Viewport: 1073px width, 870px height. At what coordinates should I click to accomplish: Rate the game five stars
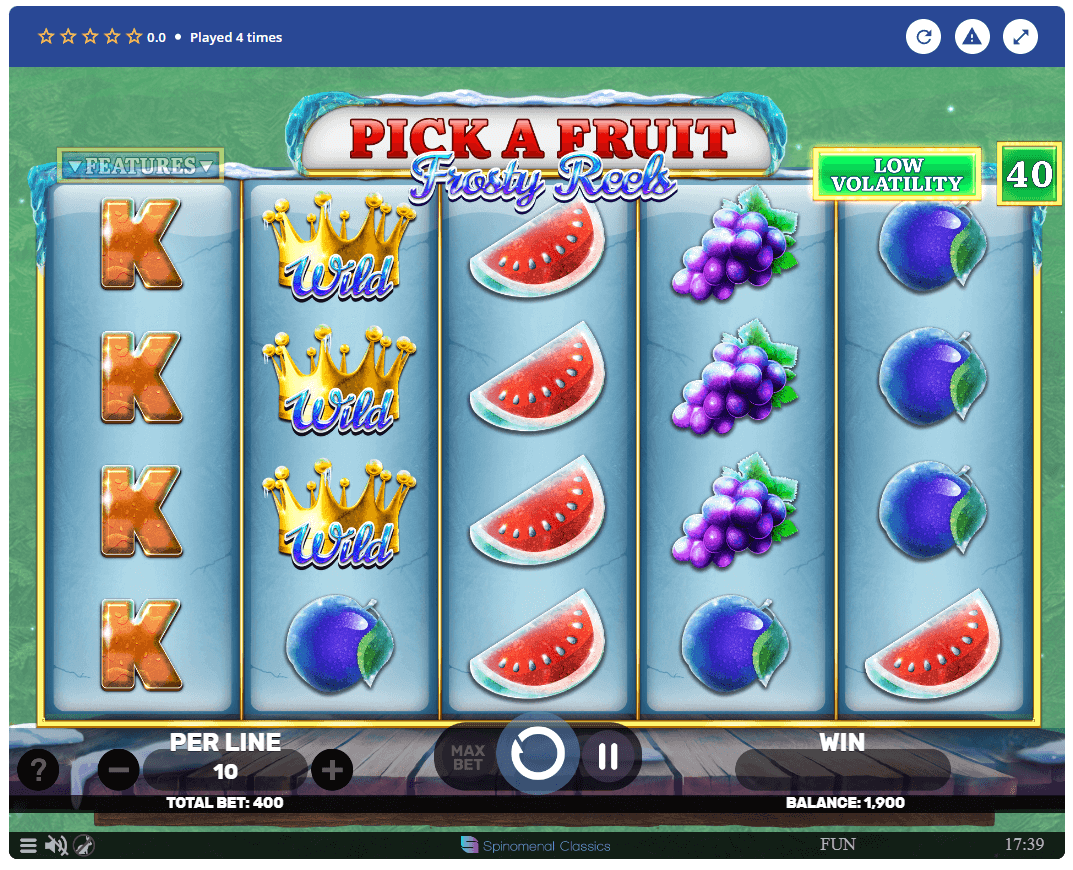click(x=134, y=37)
